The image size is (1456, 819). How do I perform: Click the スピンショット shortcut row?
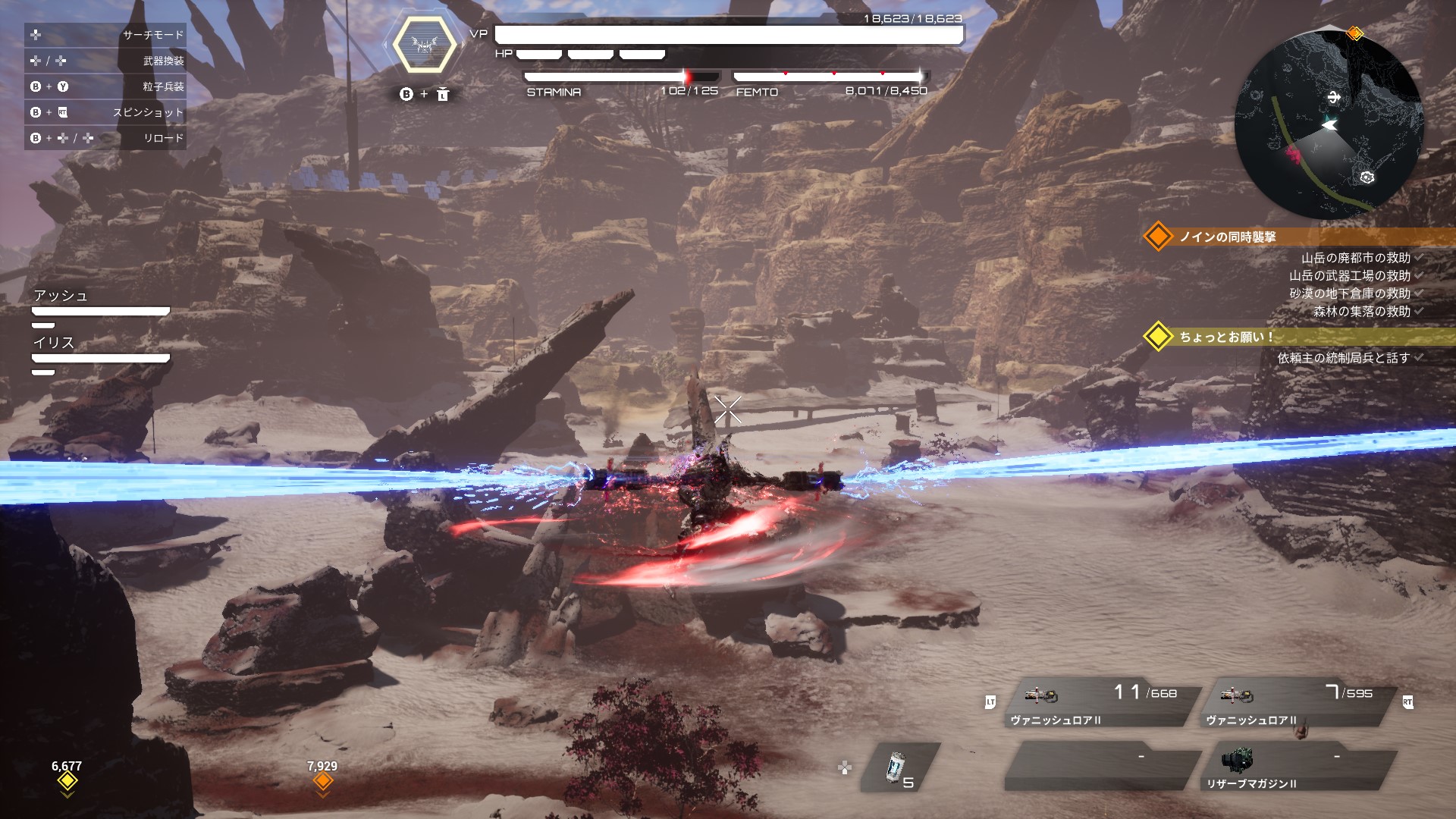tap(105, 112)
